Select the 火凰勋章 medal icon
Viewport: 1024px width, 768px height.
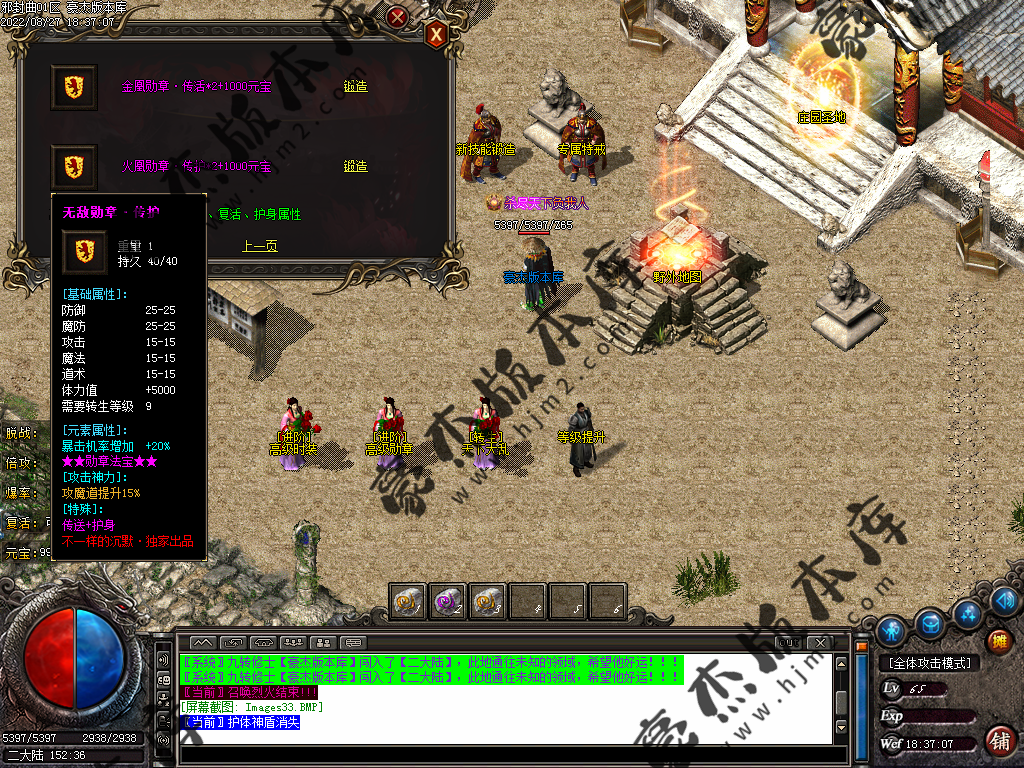click(x=74, y=166)
